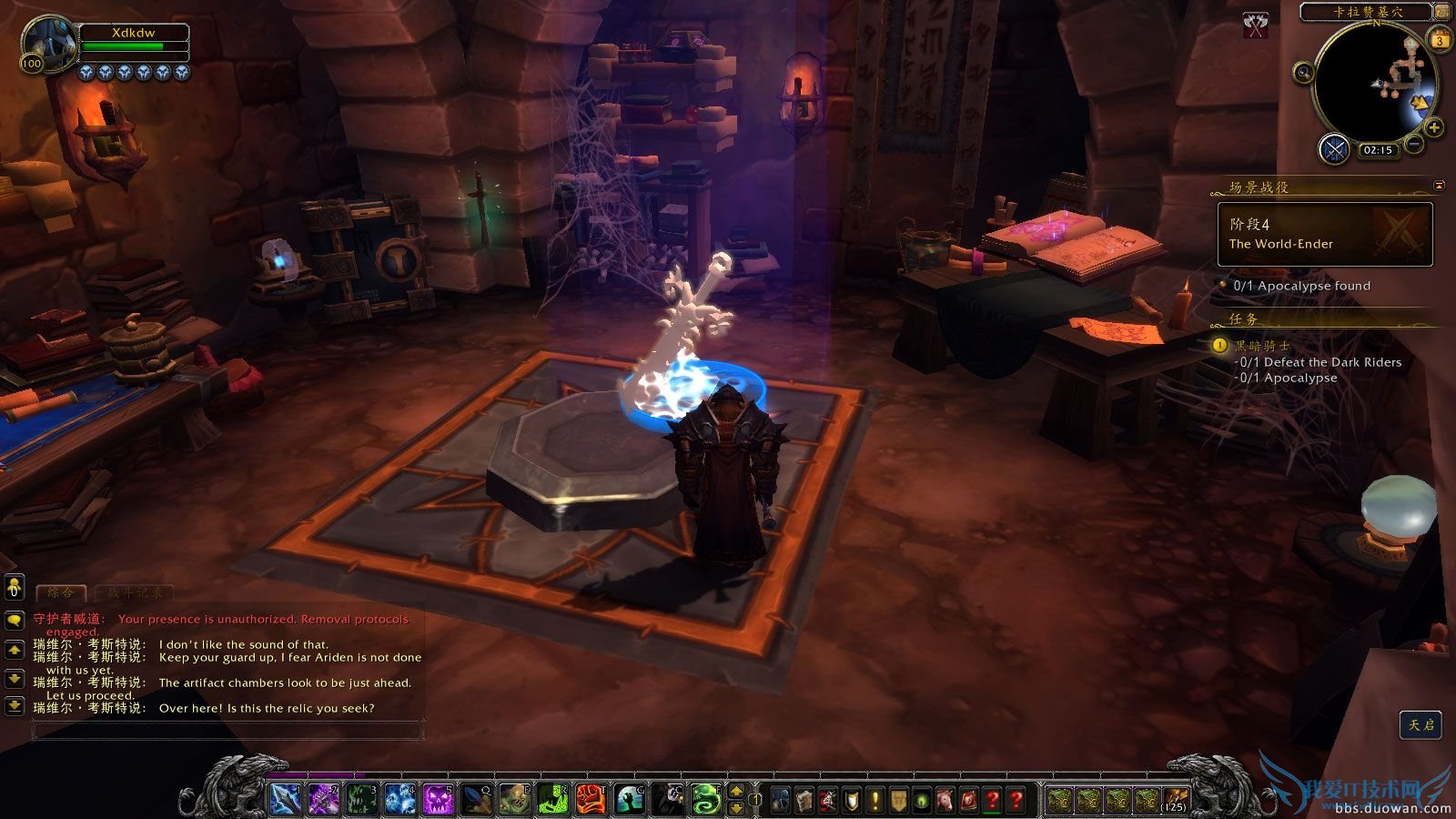1456x819 pixels.
Task: Open the calendar on the minimap
Action: pyautogui.click(x=1440, y=40)
